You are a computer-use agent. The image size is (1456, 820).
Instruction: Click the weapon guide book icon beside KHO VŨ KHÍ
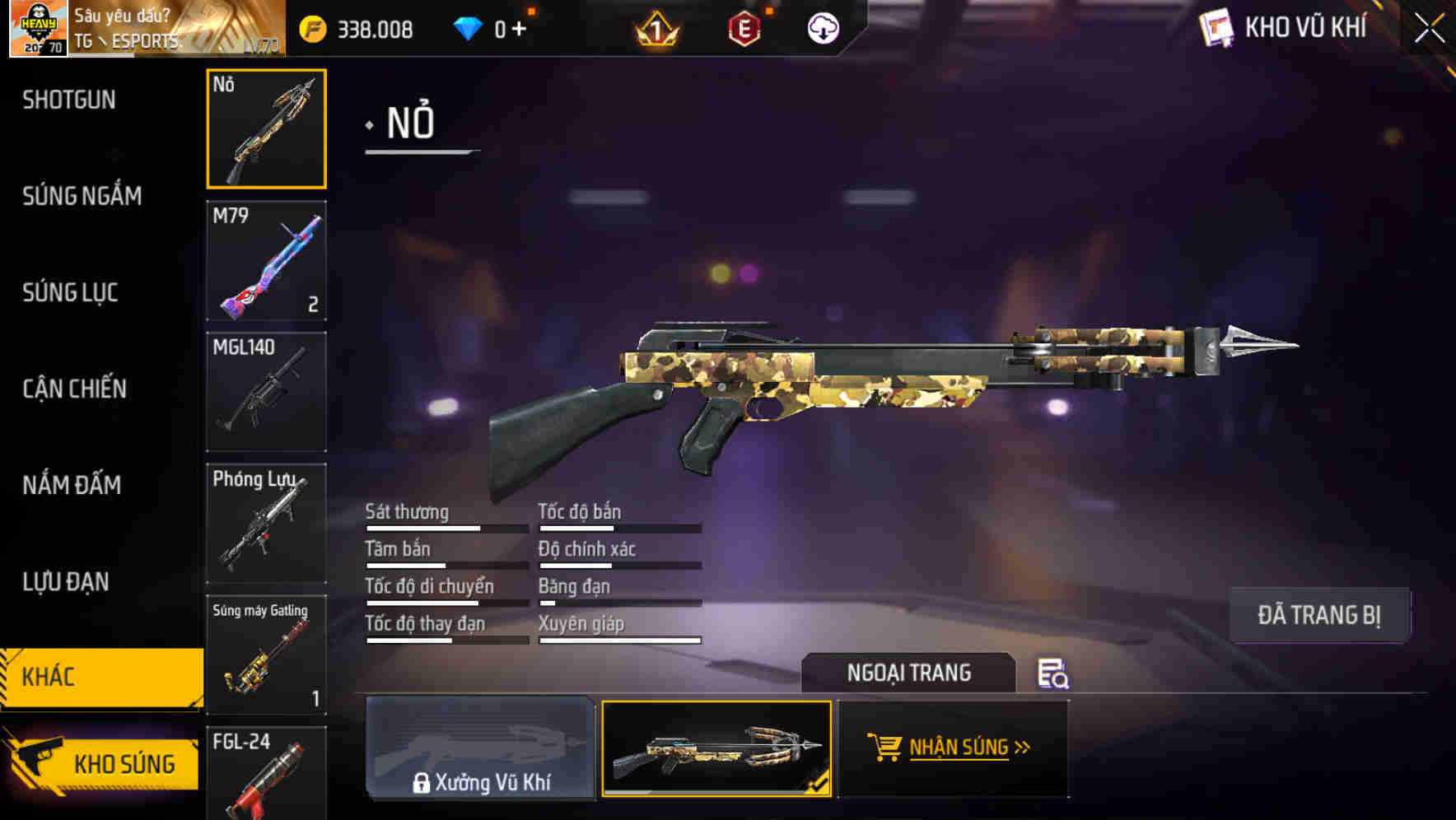pos(1216,27)
